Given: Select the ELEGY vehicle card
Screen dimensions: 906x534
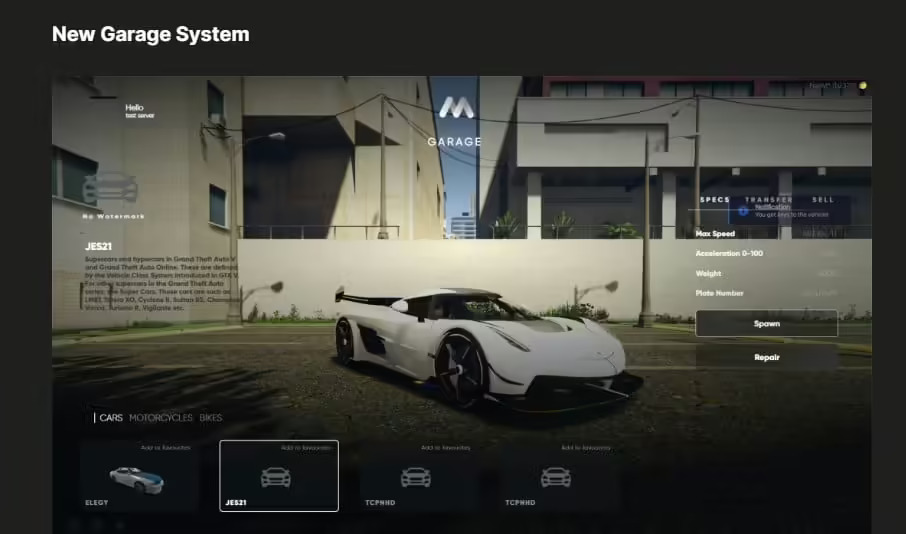Looking at the screenshot, I should 139,478.
